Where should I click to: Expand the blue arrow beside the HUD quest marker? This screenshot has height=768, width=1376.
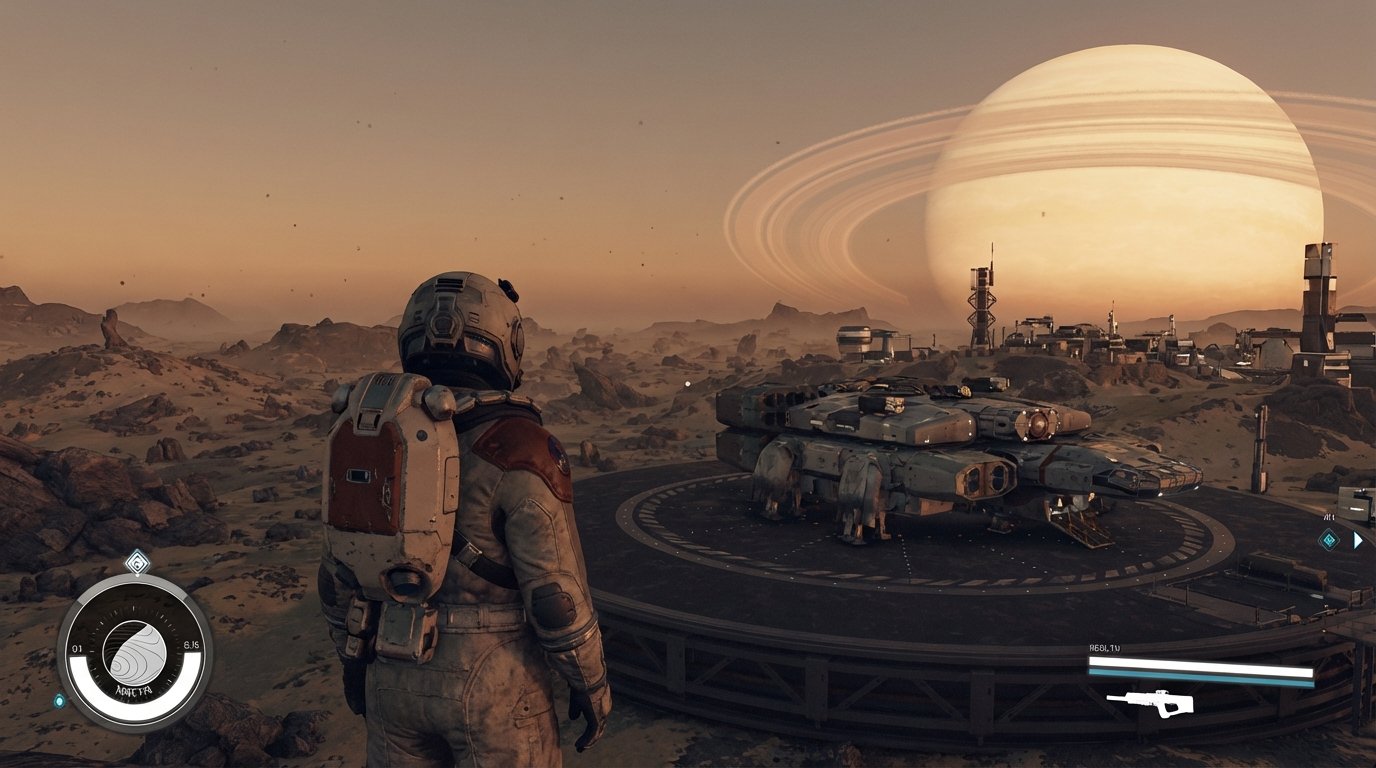tap(1357, 540)
